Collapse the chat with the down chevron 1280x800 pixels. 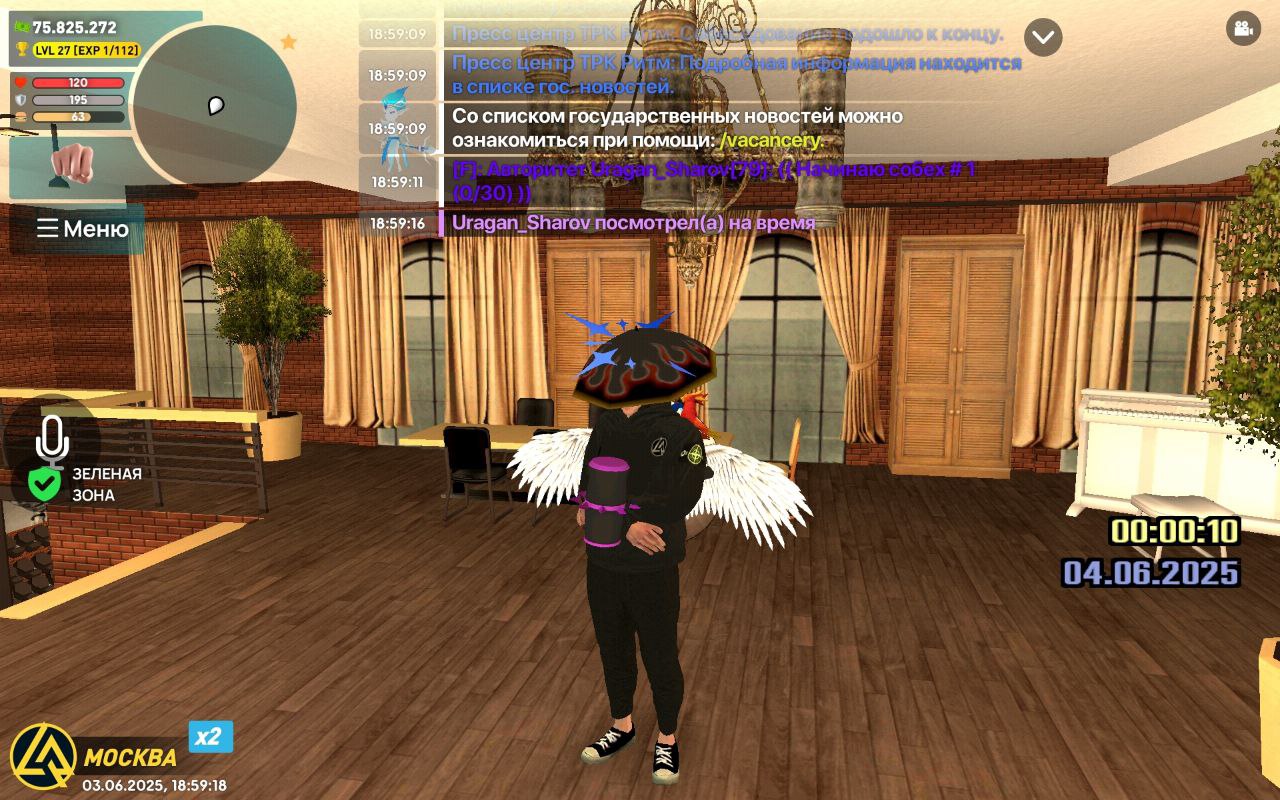[1042, 39]
